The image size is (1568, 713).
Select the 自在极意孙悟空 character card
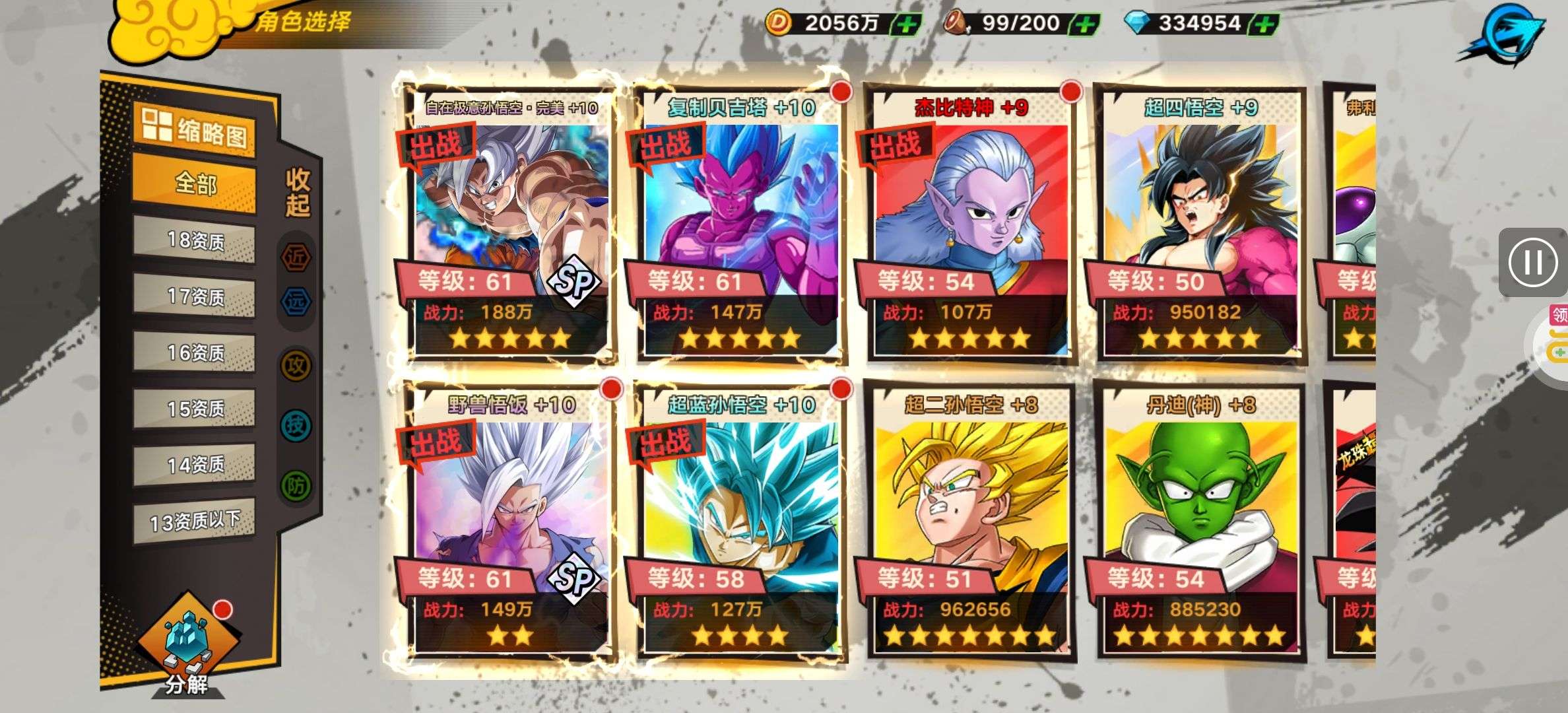pyautogui.click(x=510, y=224)
